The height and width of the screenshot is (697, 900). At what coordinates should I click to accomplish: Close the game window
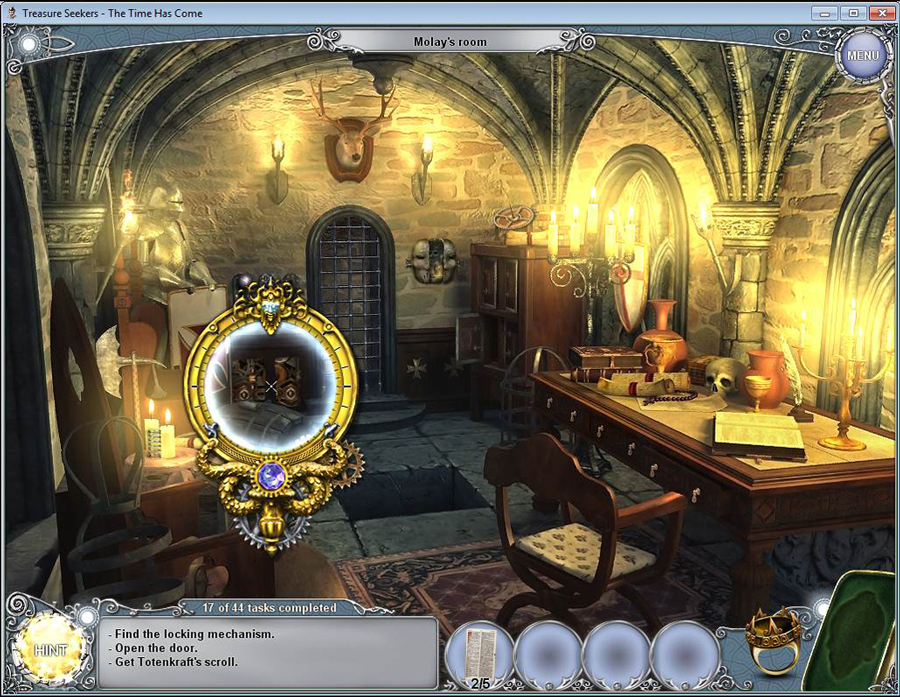point(882,13)
